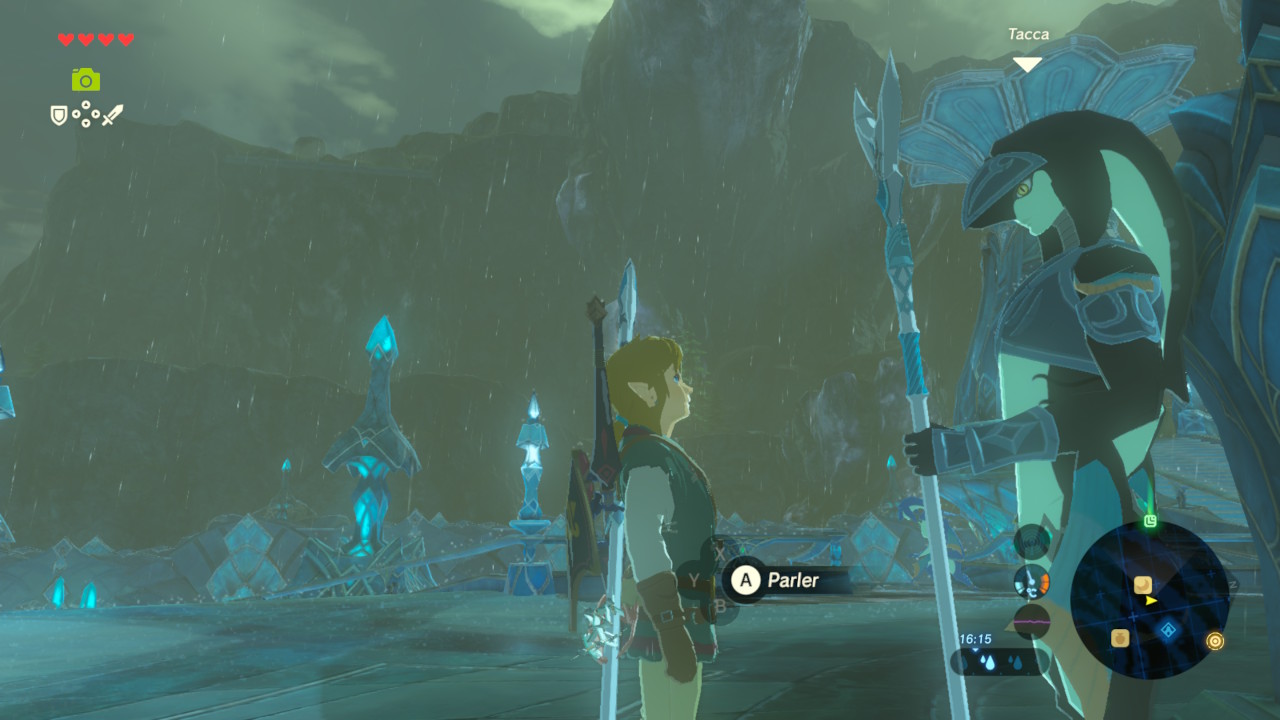Select the crescent moon marker on minimap
The height and width of the screenshot is (720, 1280).
coord(1142,584)
